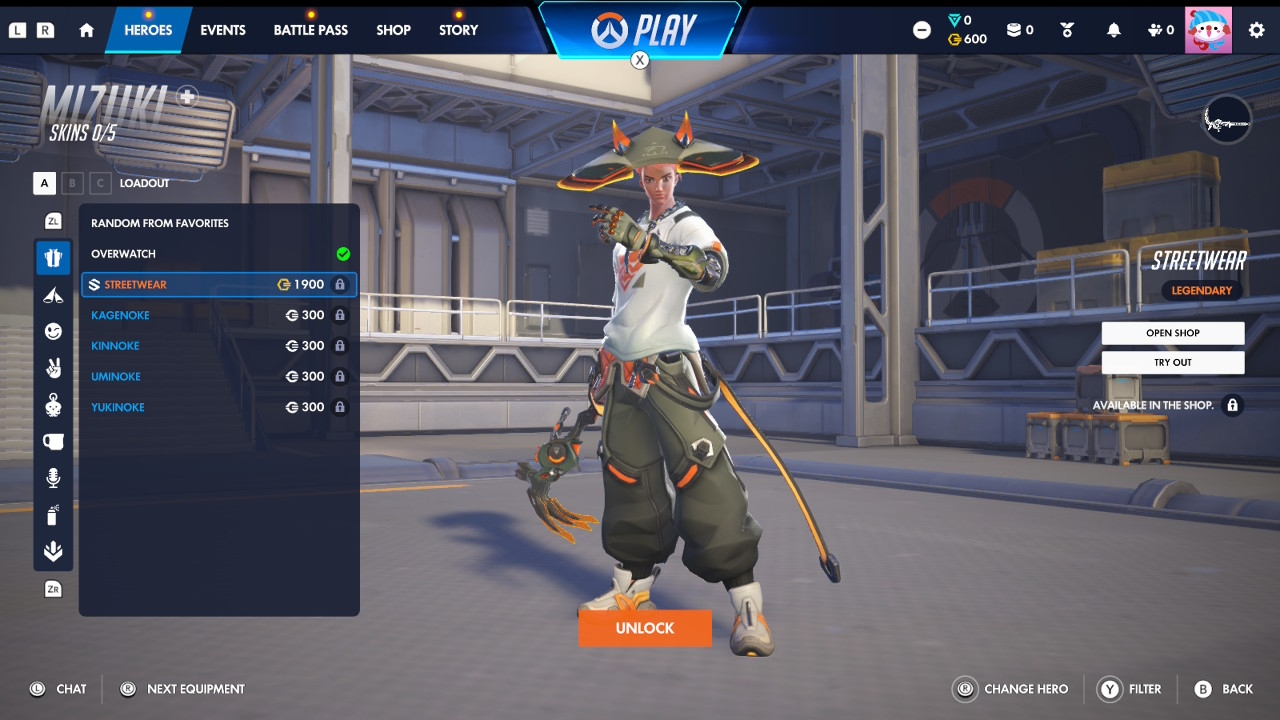1280x720 pixels.
Task: Try out the Streetwear skin
Action: [x=1172, y=362]
